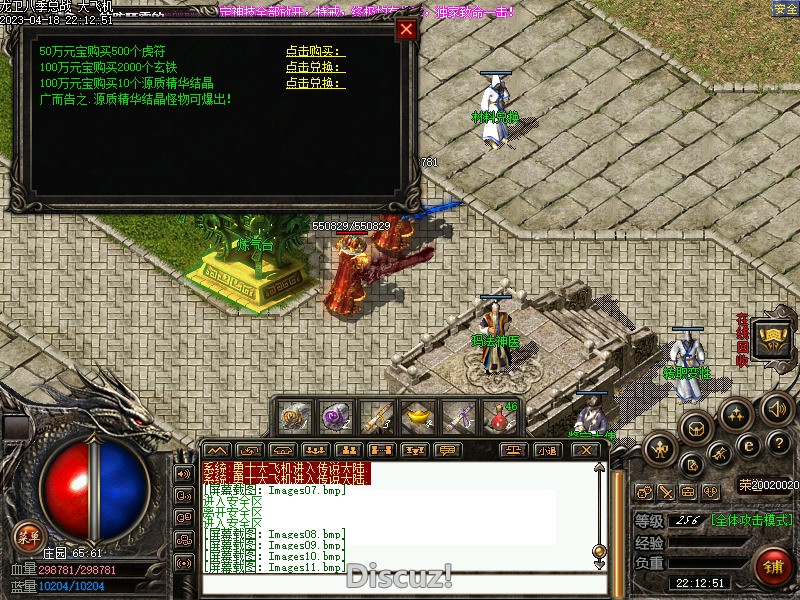800x600 pixels.
Task: Click the 小退 button above the chat
Action: 546,450
